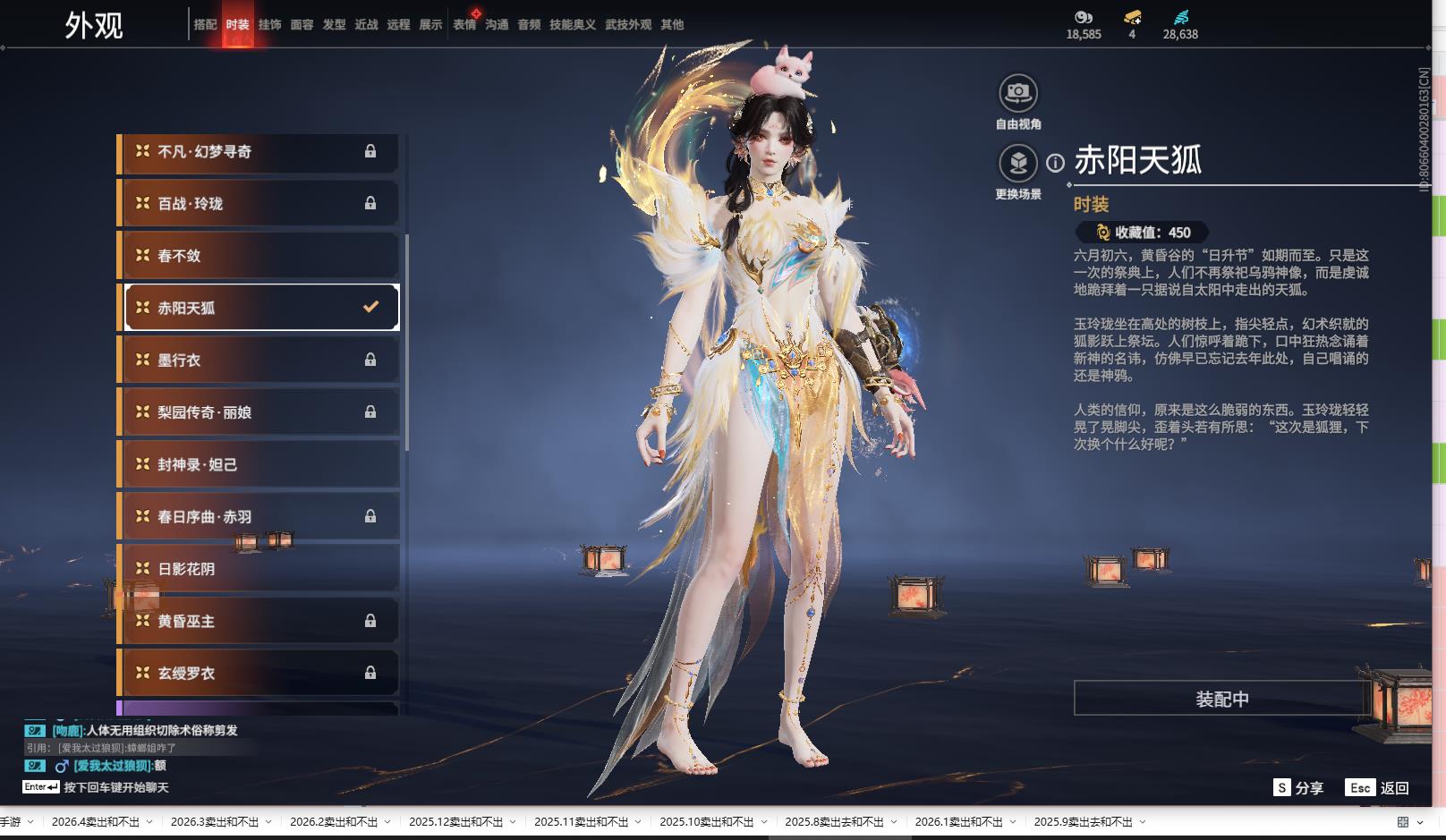Pick the 不凡·幻梦寻奇 outfit row
1446x840 pixels.
(x=259, y=152)
